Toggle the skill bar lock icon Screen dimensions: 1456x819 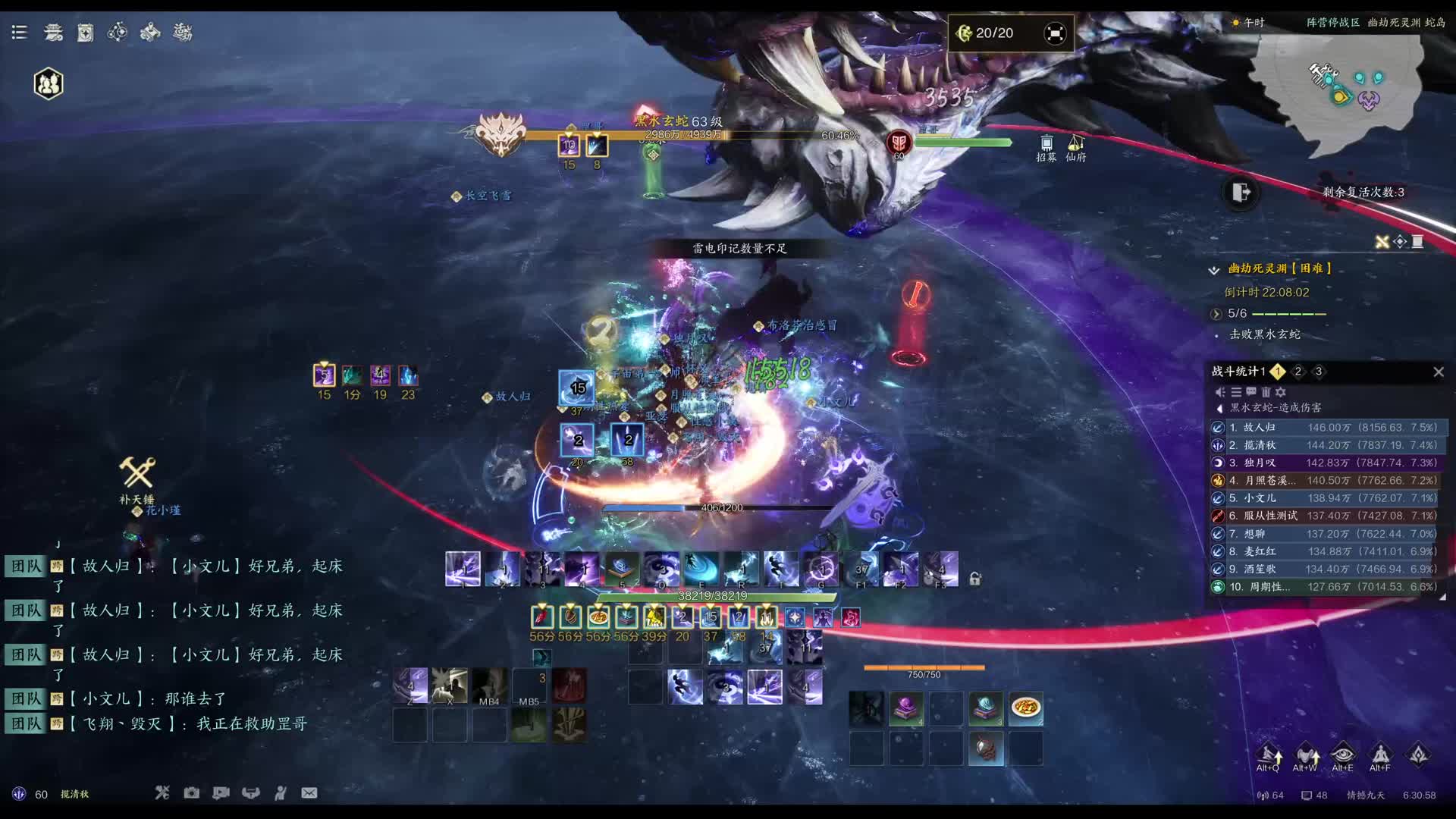tap(975, 579)
